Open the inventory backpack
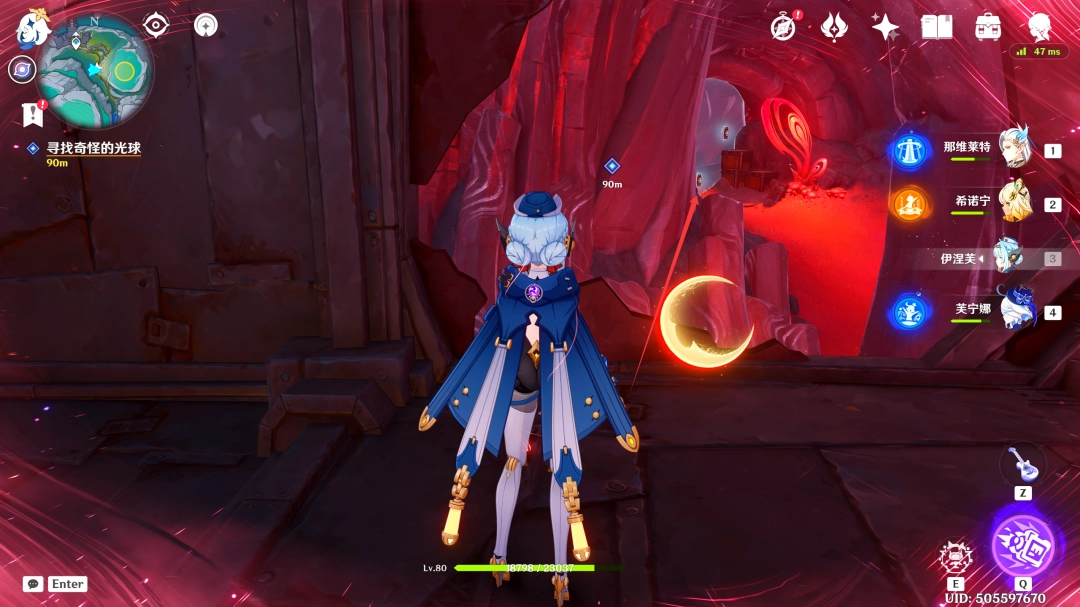 point(988,27)
